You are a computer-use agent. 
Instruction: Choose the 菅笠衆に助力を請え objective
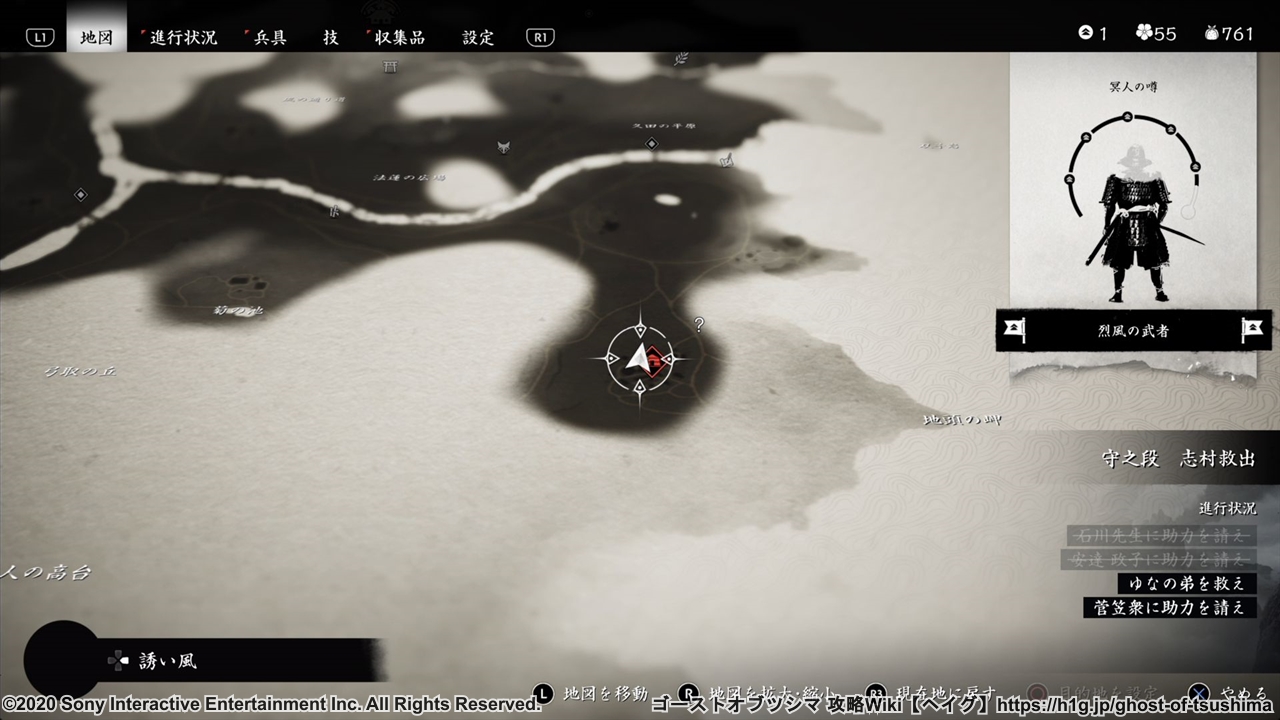pyautogui.click(x=1170, y=607)
